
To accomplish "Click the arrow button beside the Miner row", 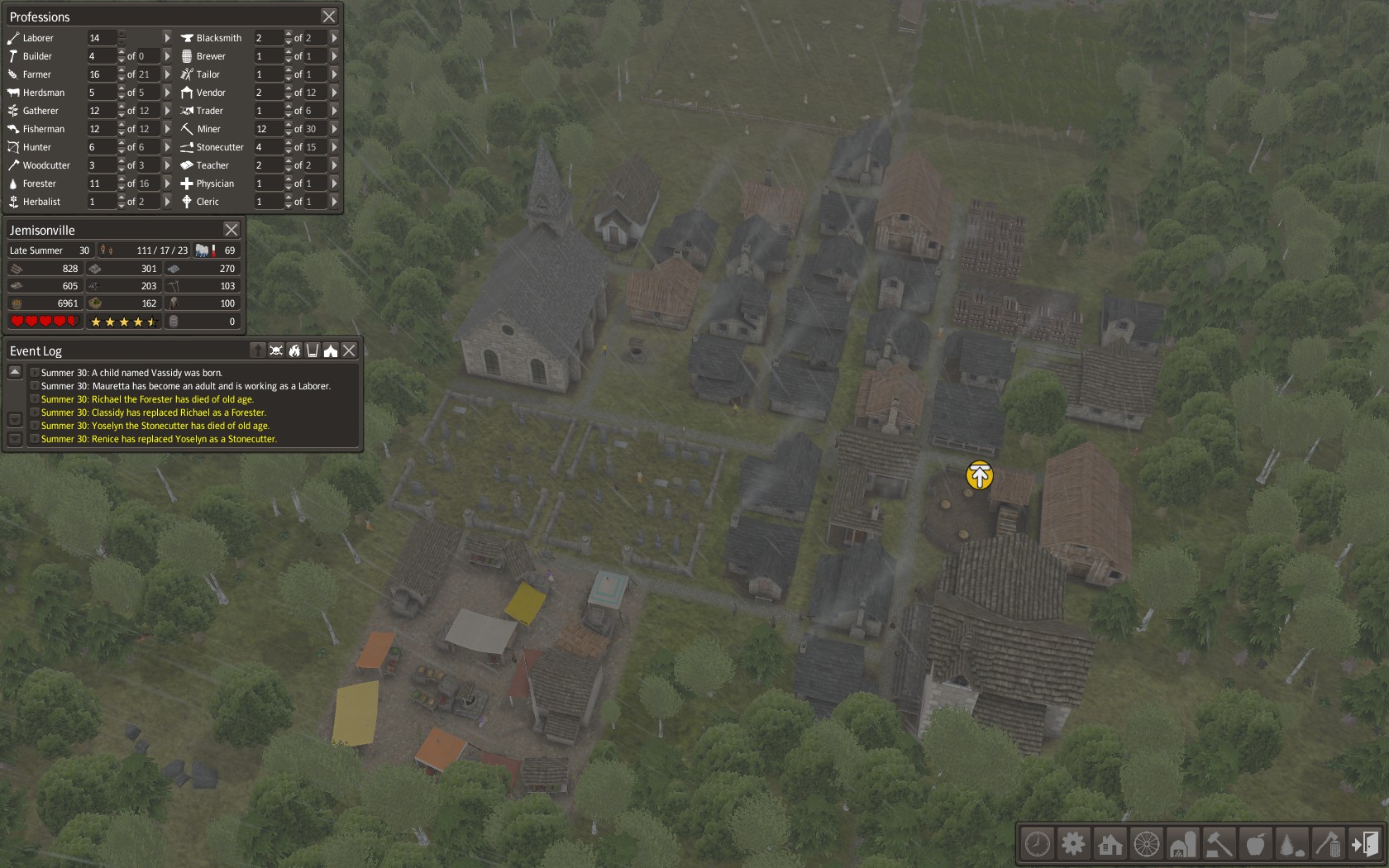I will pyautogui.click(x=334, y=129).
